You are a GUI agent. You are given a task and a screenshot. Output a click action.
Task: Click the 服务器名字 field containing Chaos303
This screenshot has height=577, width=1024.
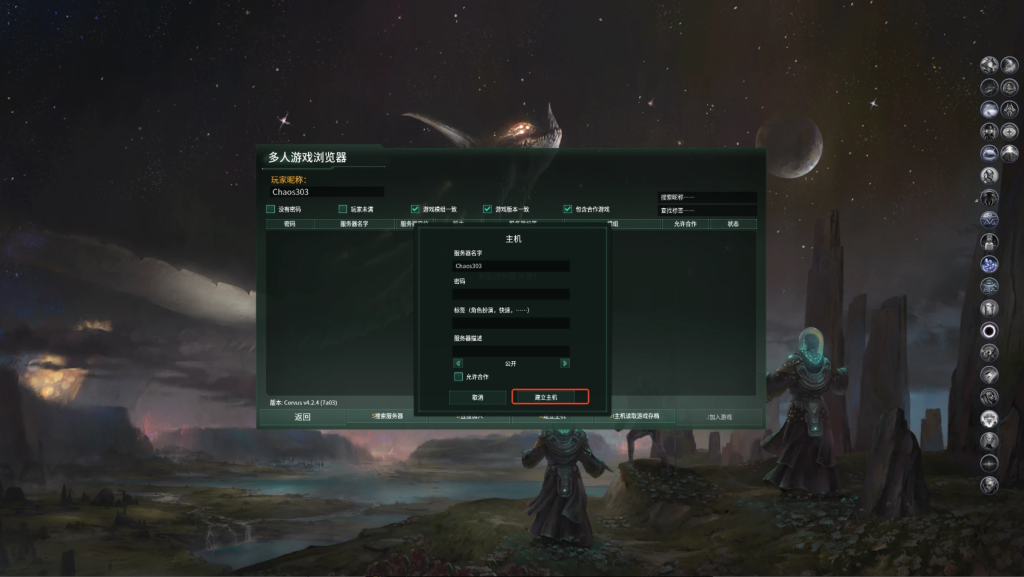click(x=511, y=266)
